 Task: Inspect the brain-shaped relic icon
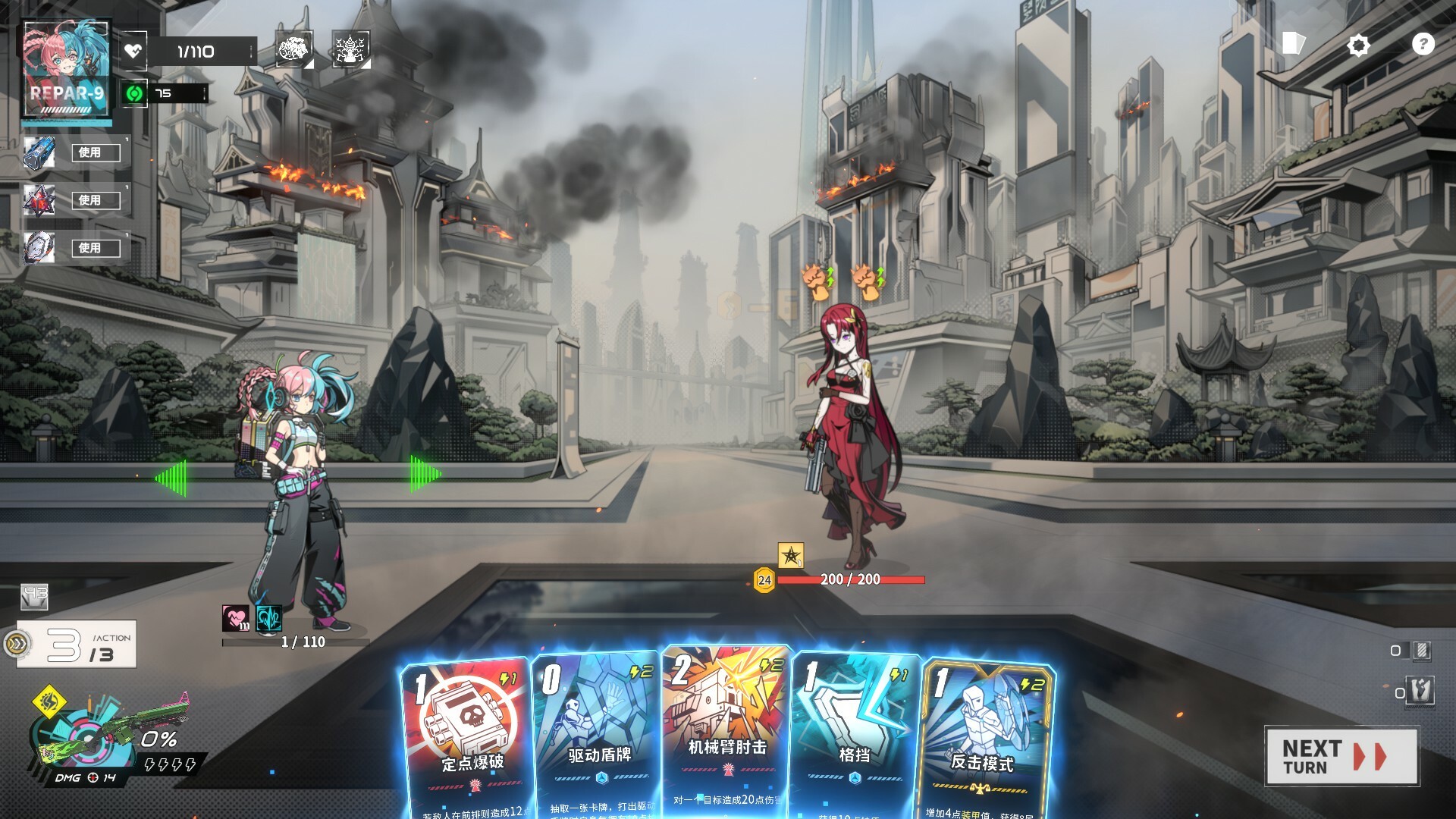point(293,50)
